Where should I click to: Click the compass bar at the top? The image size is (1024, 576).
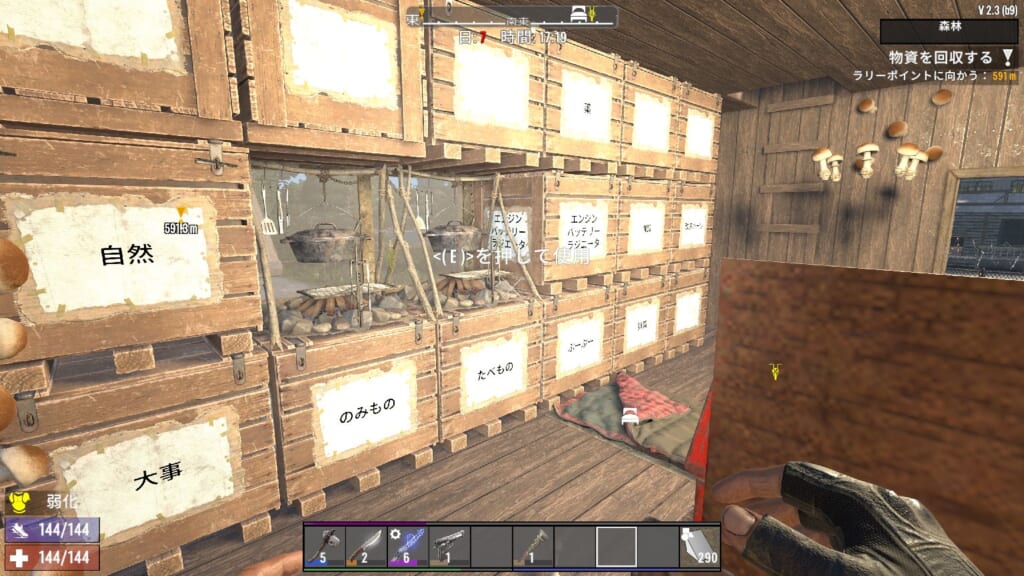coord(511,17)
